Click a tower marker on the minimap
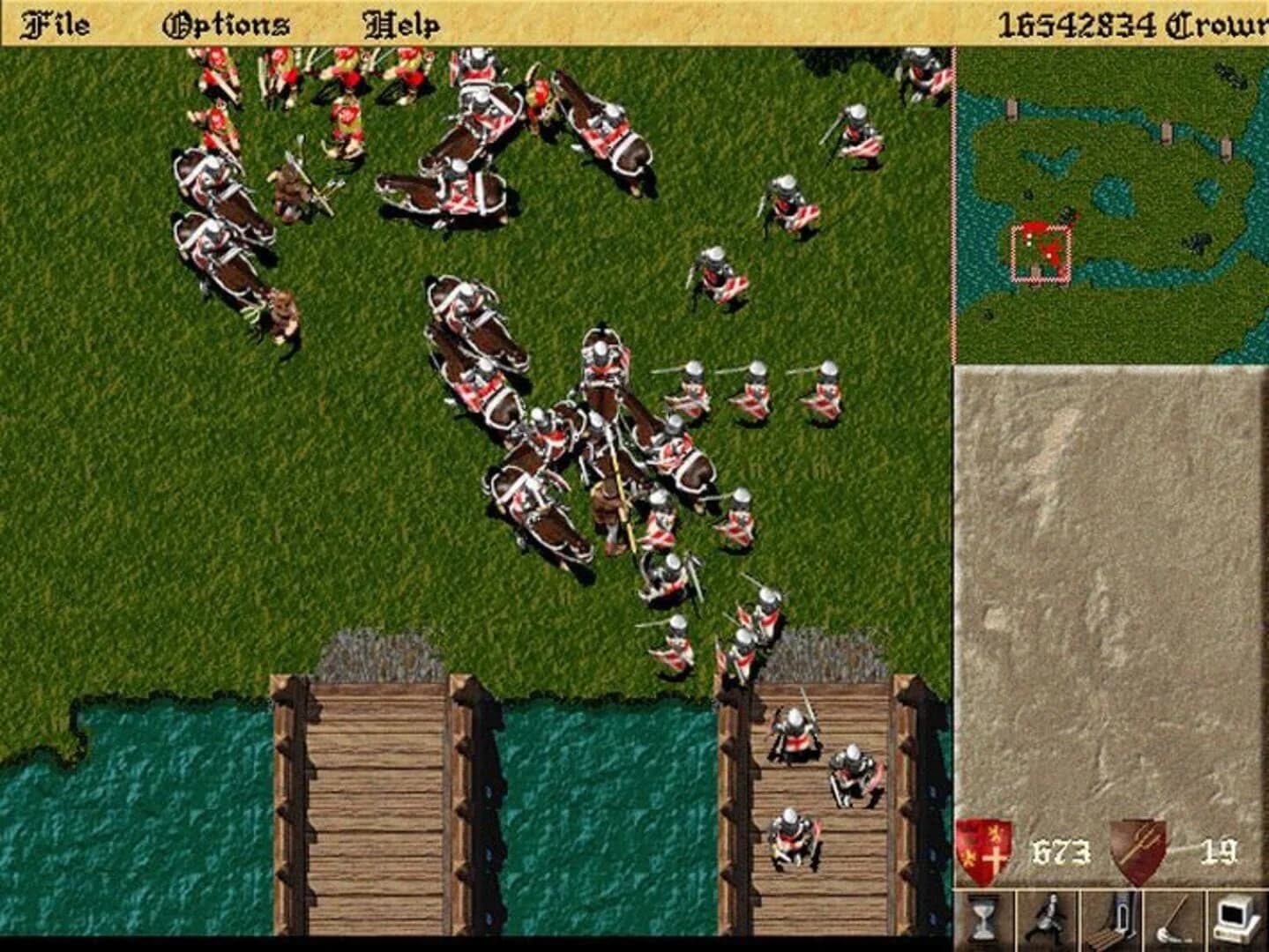The height and width of the screenshot is (952, 1269). (x=1012, y=108)
